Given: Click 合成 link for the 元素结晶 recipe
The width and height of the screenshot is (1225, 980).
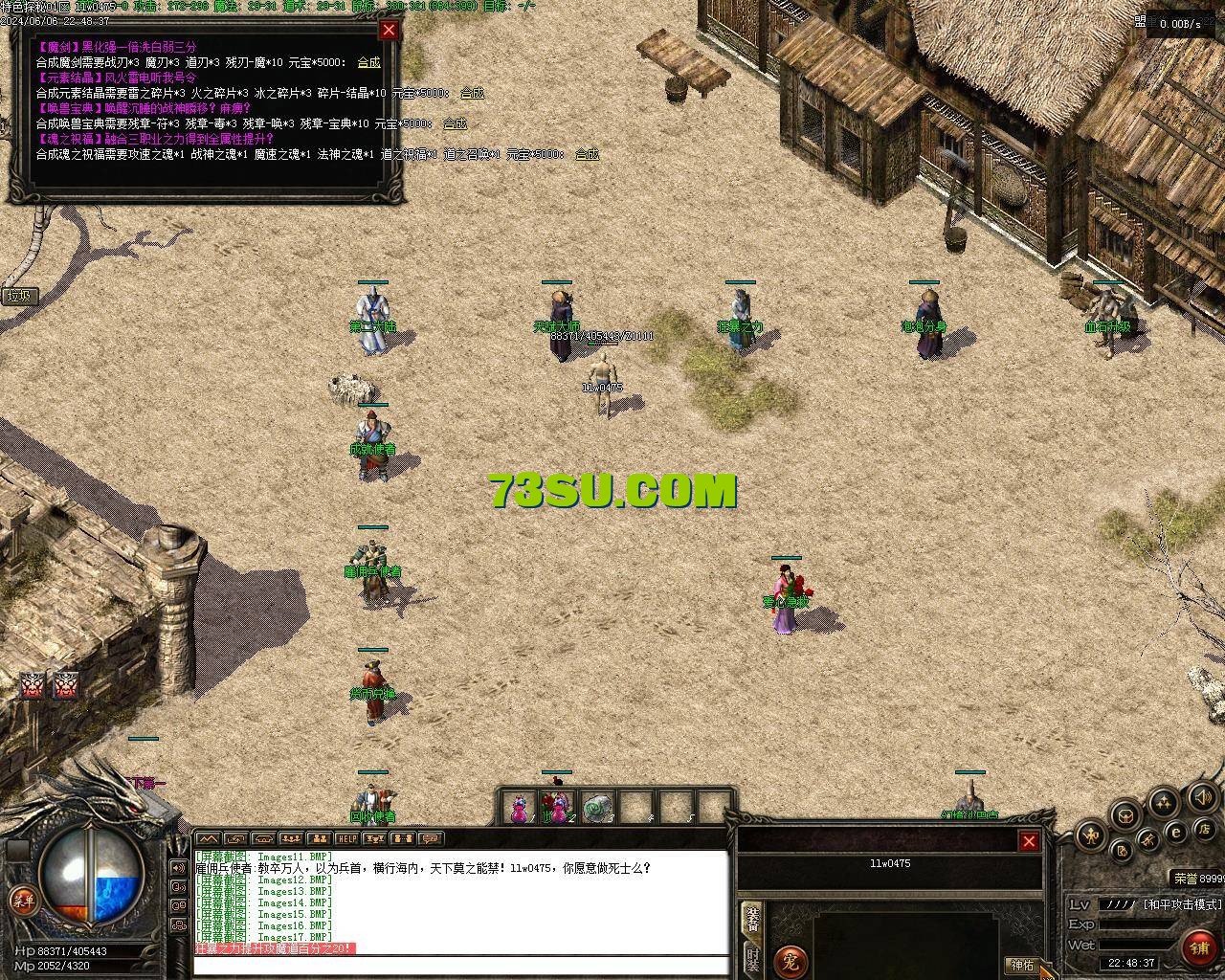Looking at the screenshot, I should pos(472,93).
